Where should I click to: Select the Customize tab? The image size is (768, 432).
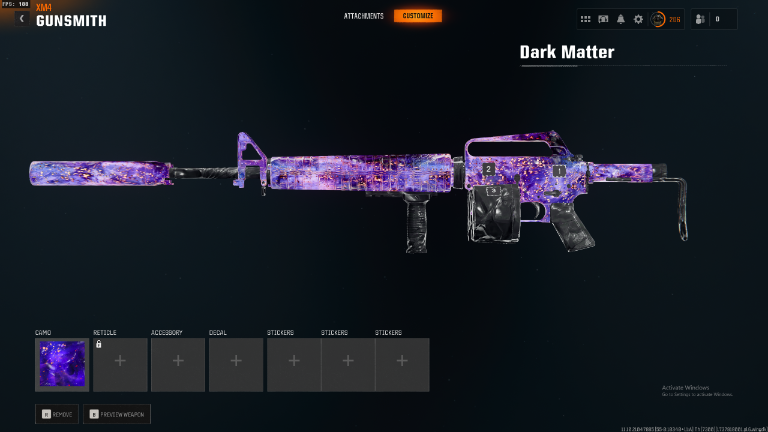point(417,16)
